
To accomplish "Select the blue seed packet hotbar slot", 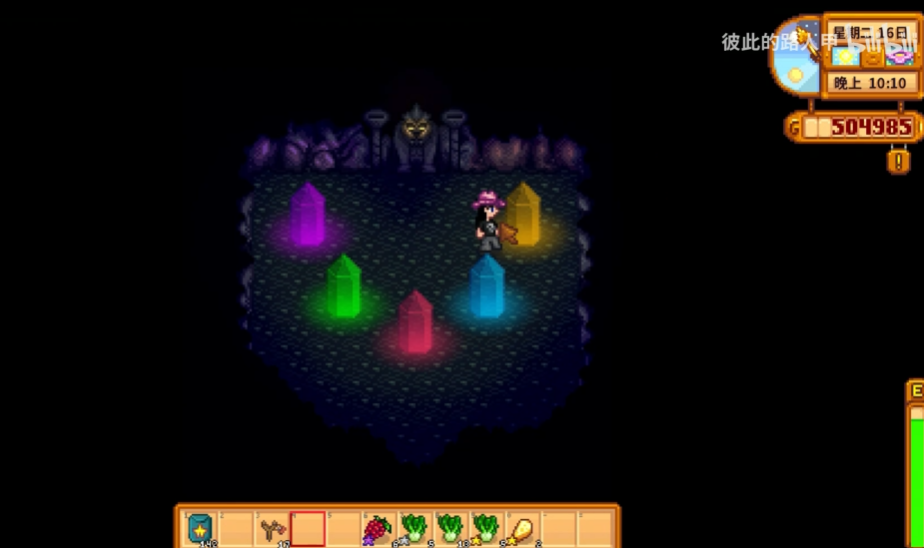I will pos(200,529).
